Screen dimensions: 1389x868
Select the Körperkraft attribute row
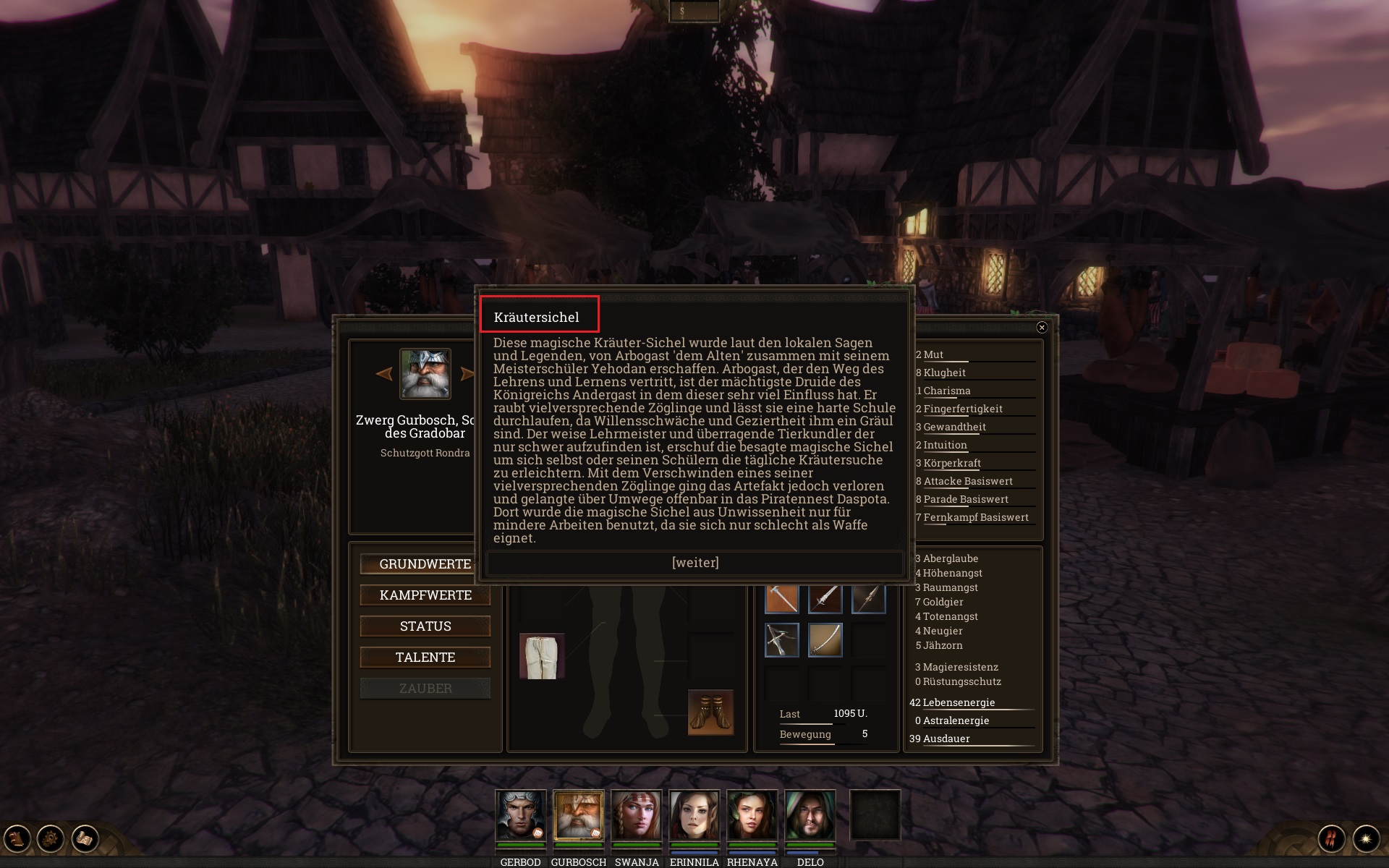pyautogui.click(x=952, y=463)
